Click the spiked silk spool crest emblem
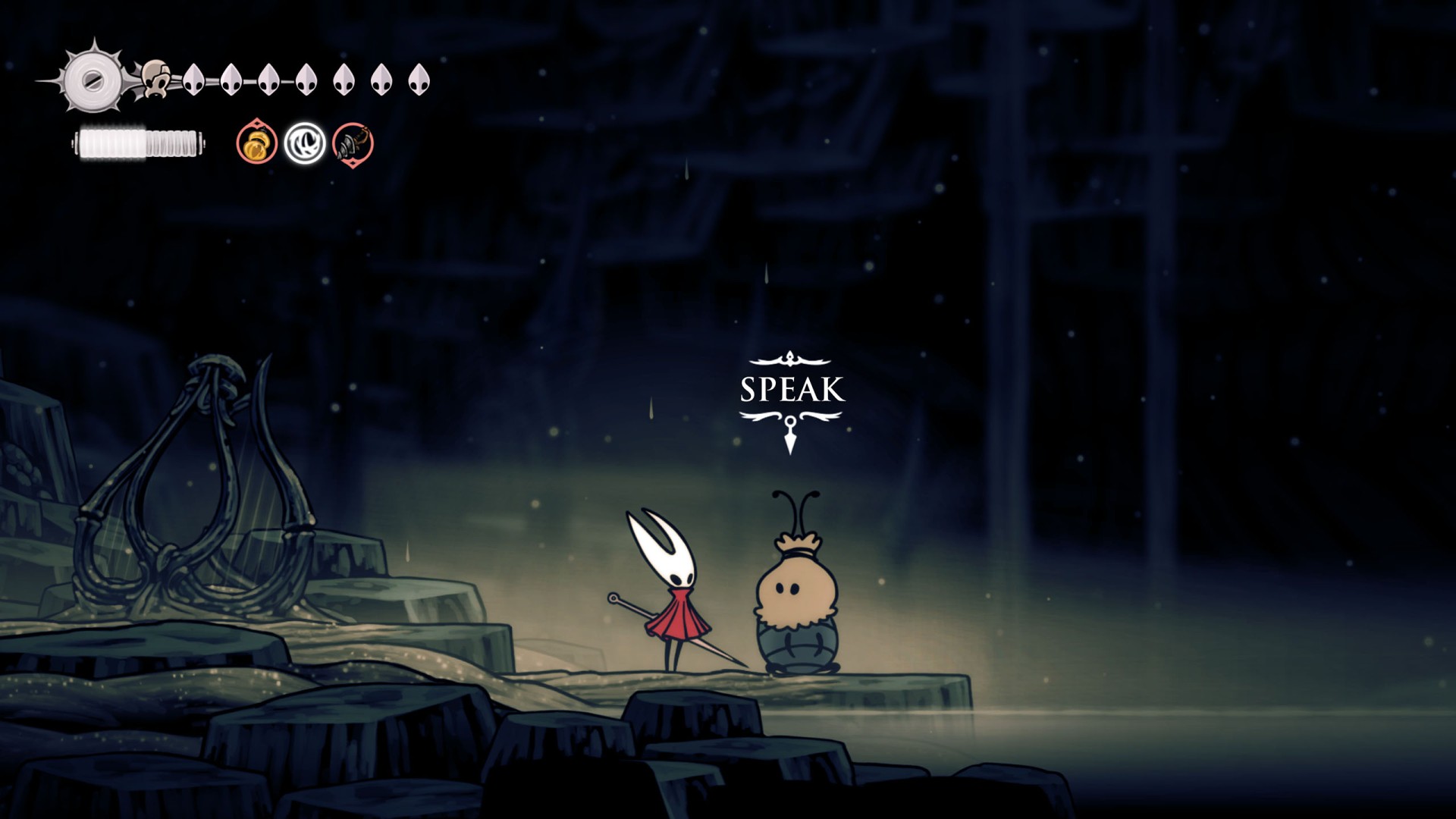The width and height of the screenshot is (1456, 819). 92,79
